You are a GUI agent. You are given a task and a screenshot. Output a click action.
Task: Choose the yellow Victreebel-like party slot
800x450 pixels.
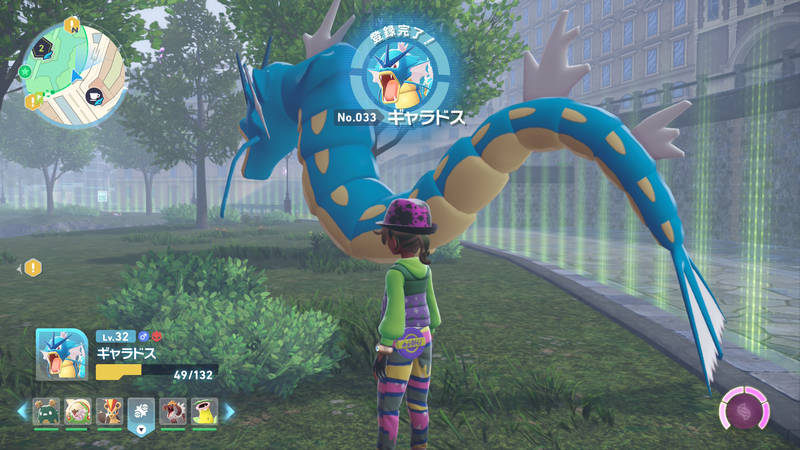click(204, 412)
